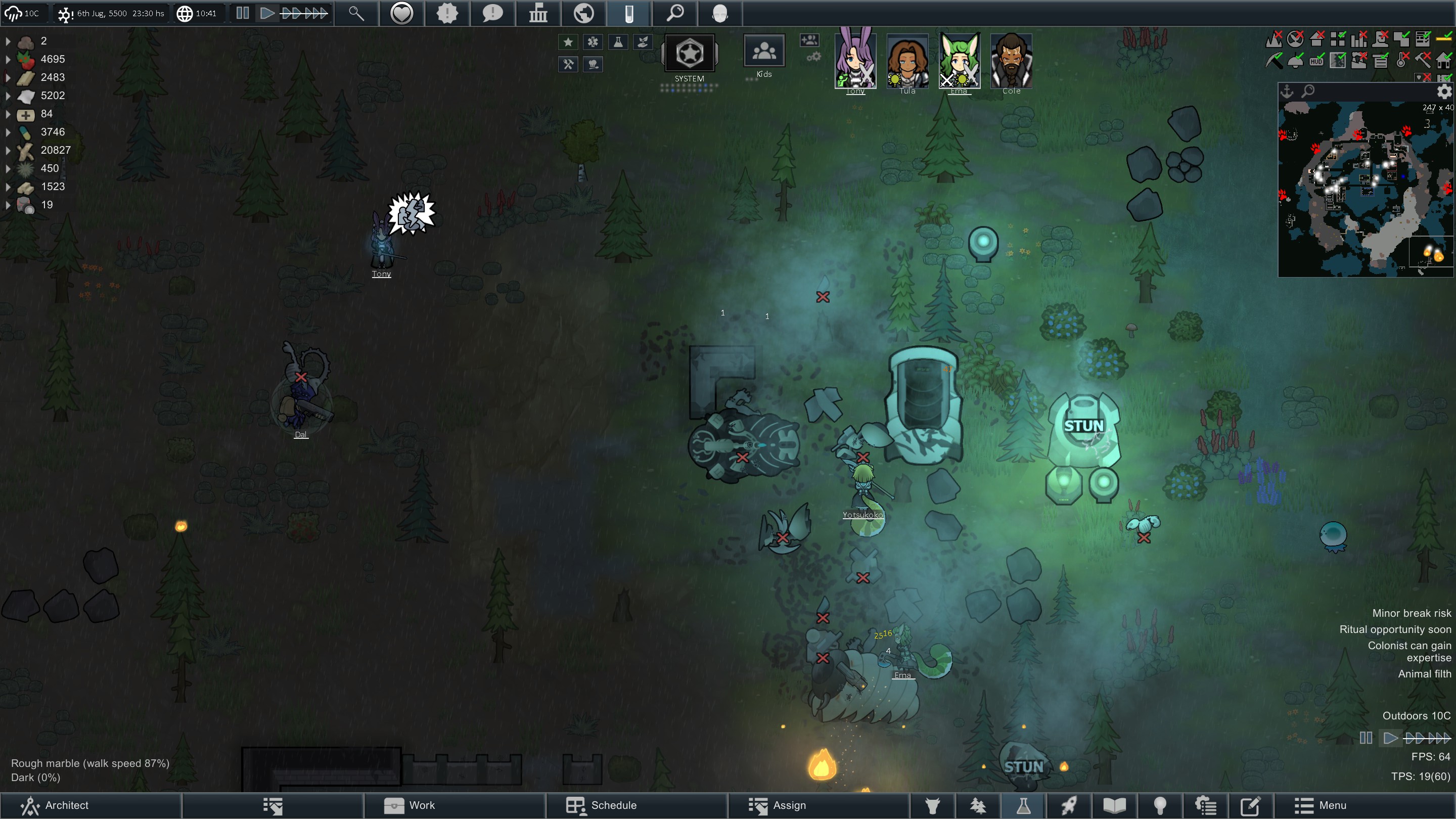Open the research flask tab
This screenshot has width=1456, height=819.
coord(1023,805)
